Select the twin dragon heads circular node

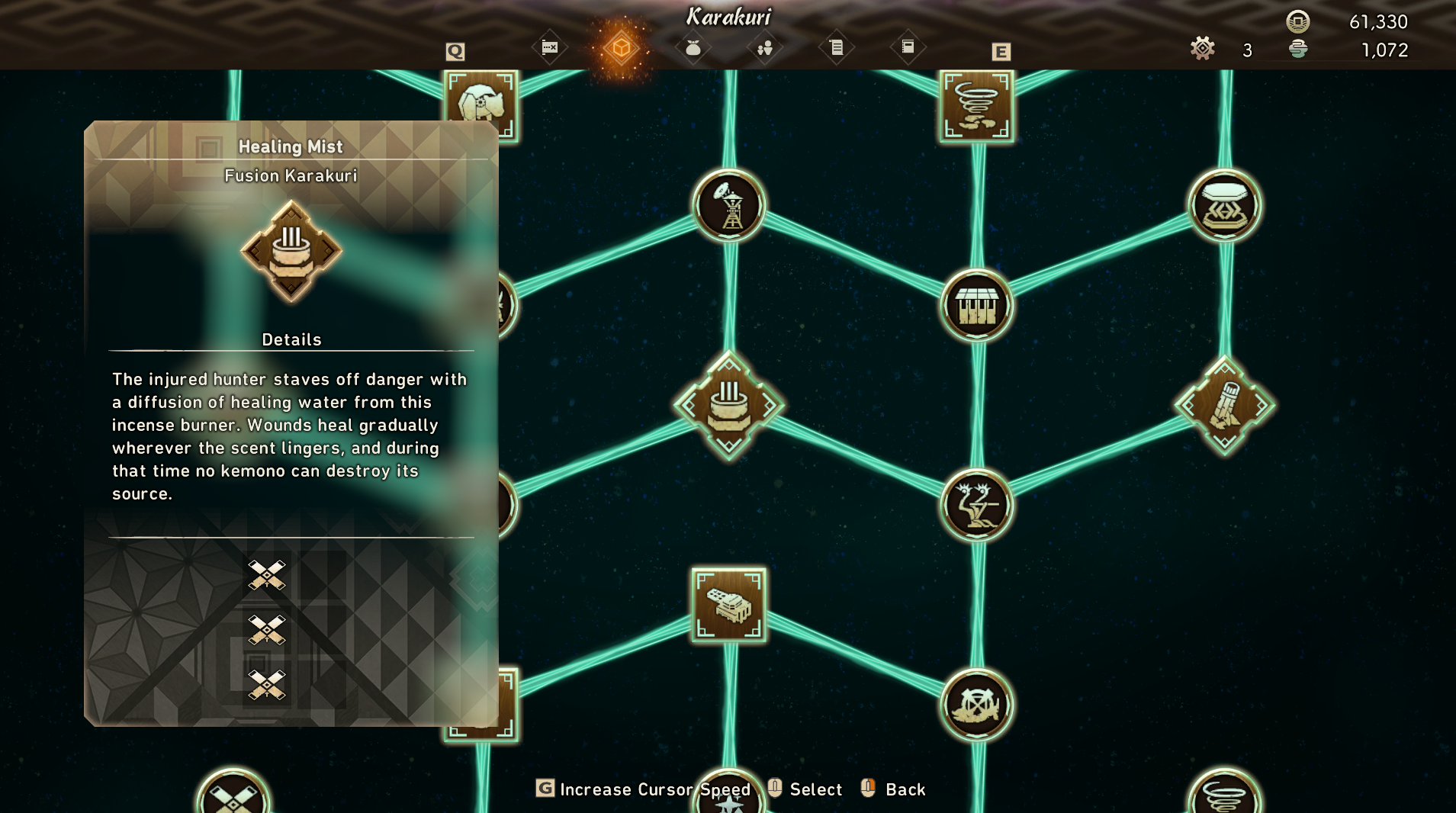point(976,505)
